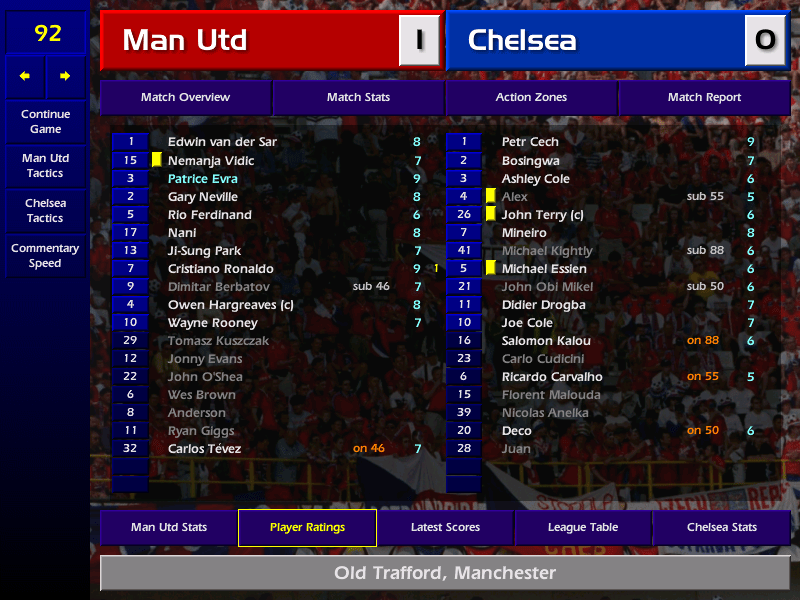Select the Player Ratings tab

[x=307, y=527]
